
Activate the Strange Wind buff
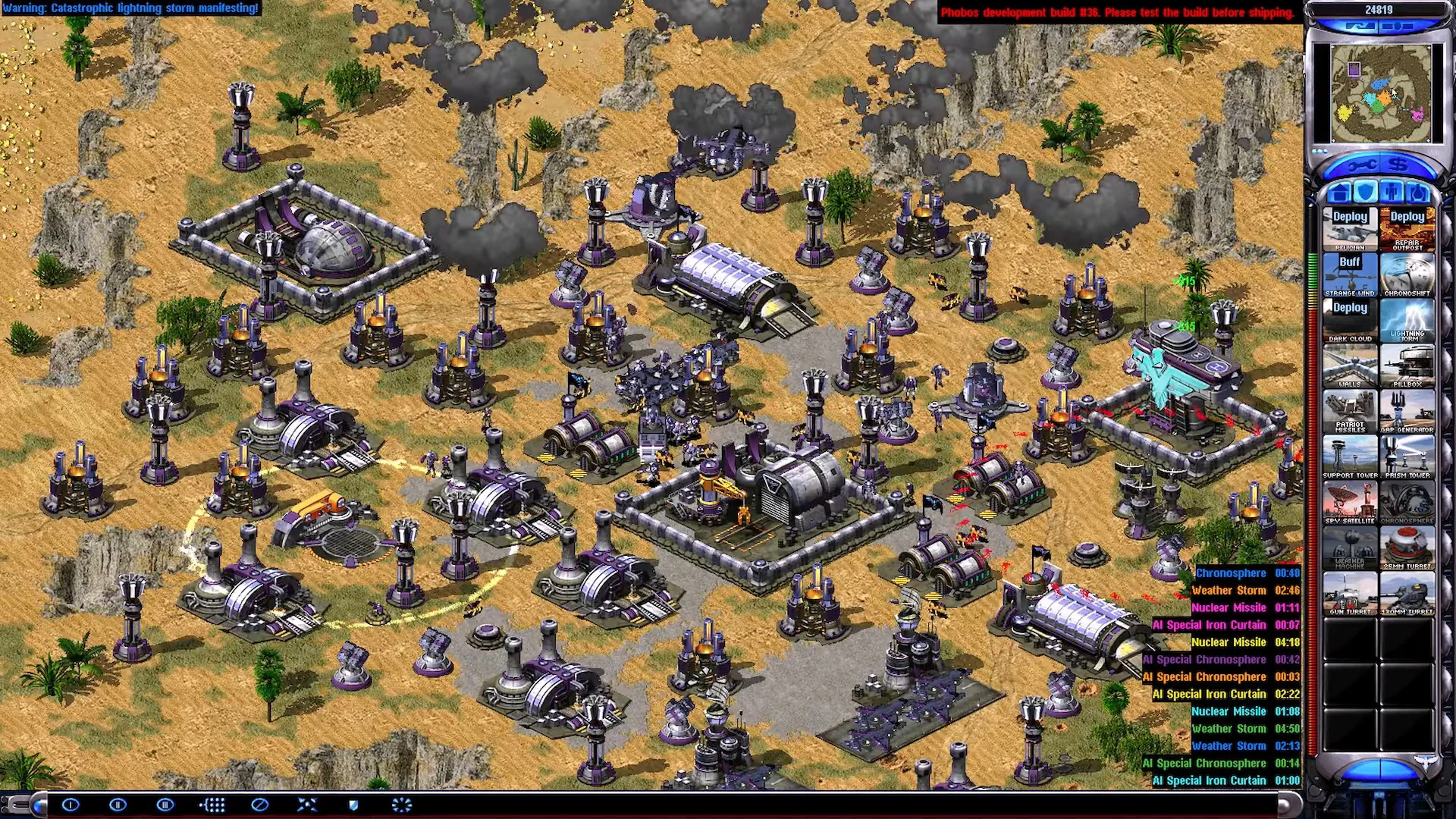[x=1350, y=274]
